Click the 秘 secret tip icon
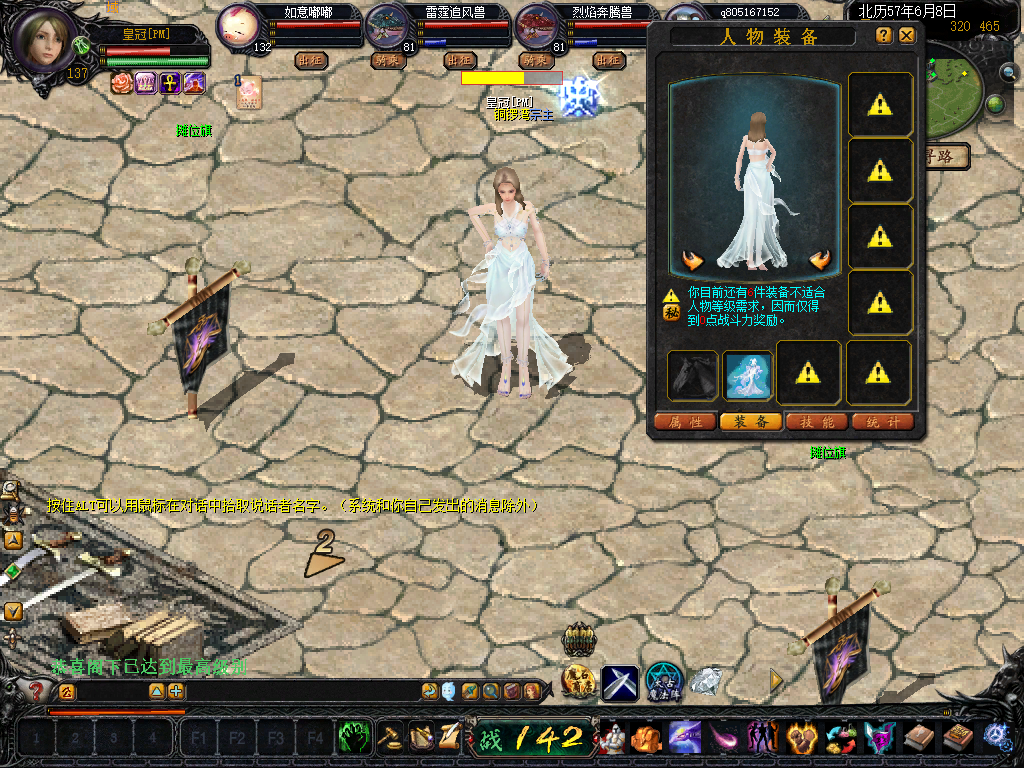 (x=671, y=312)
